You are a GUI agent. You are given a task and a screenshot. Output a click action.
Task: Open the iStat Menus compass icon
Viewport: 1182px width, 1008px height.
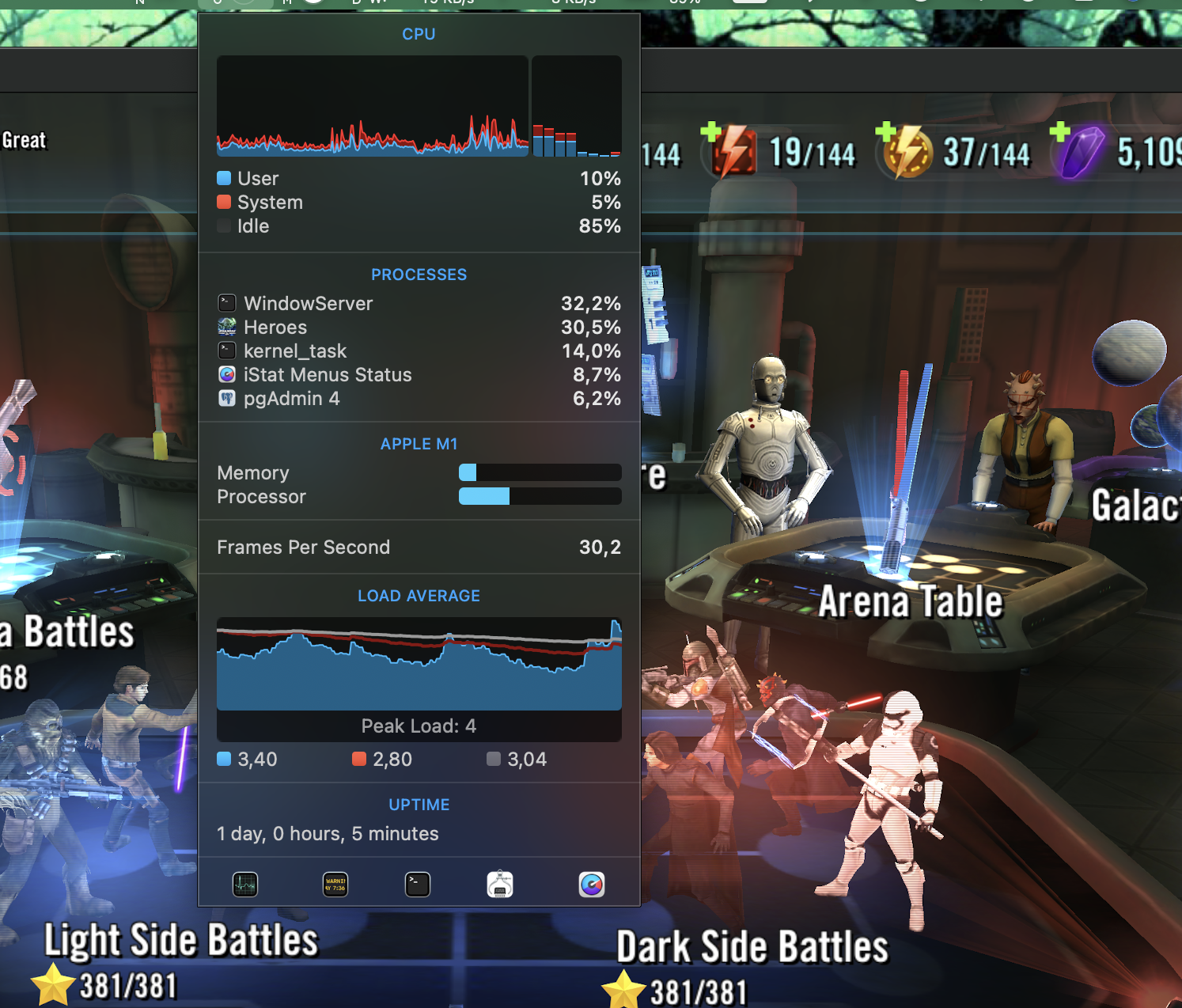pyautogui.click(x=592, y=885)
